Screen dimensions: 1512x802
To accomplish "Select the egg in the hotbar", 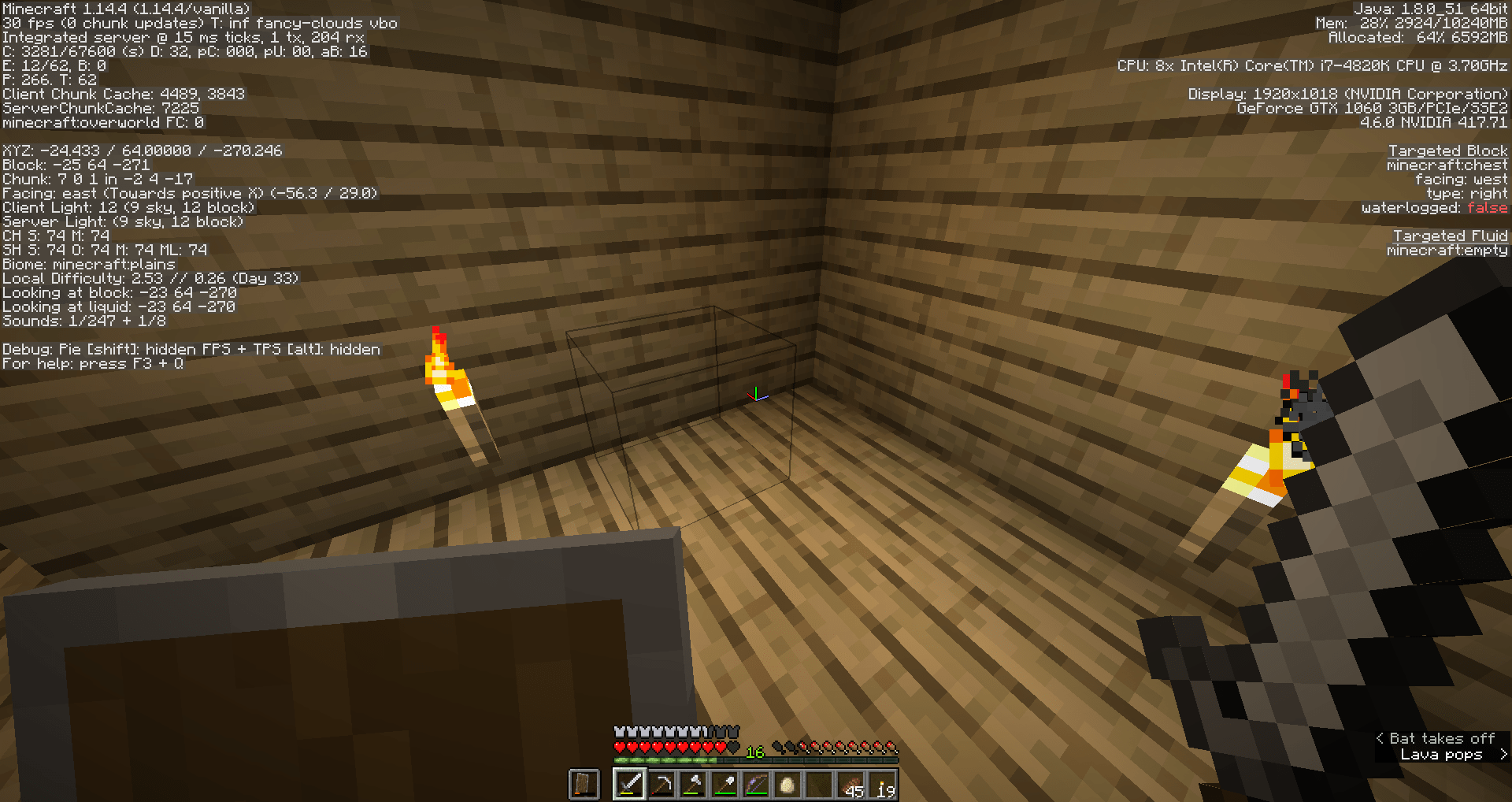I will (x=787, y=783).
